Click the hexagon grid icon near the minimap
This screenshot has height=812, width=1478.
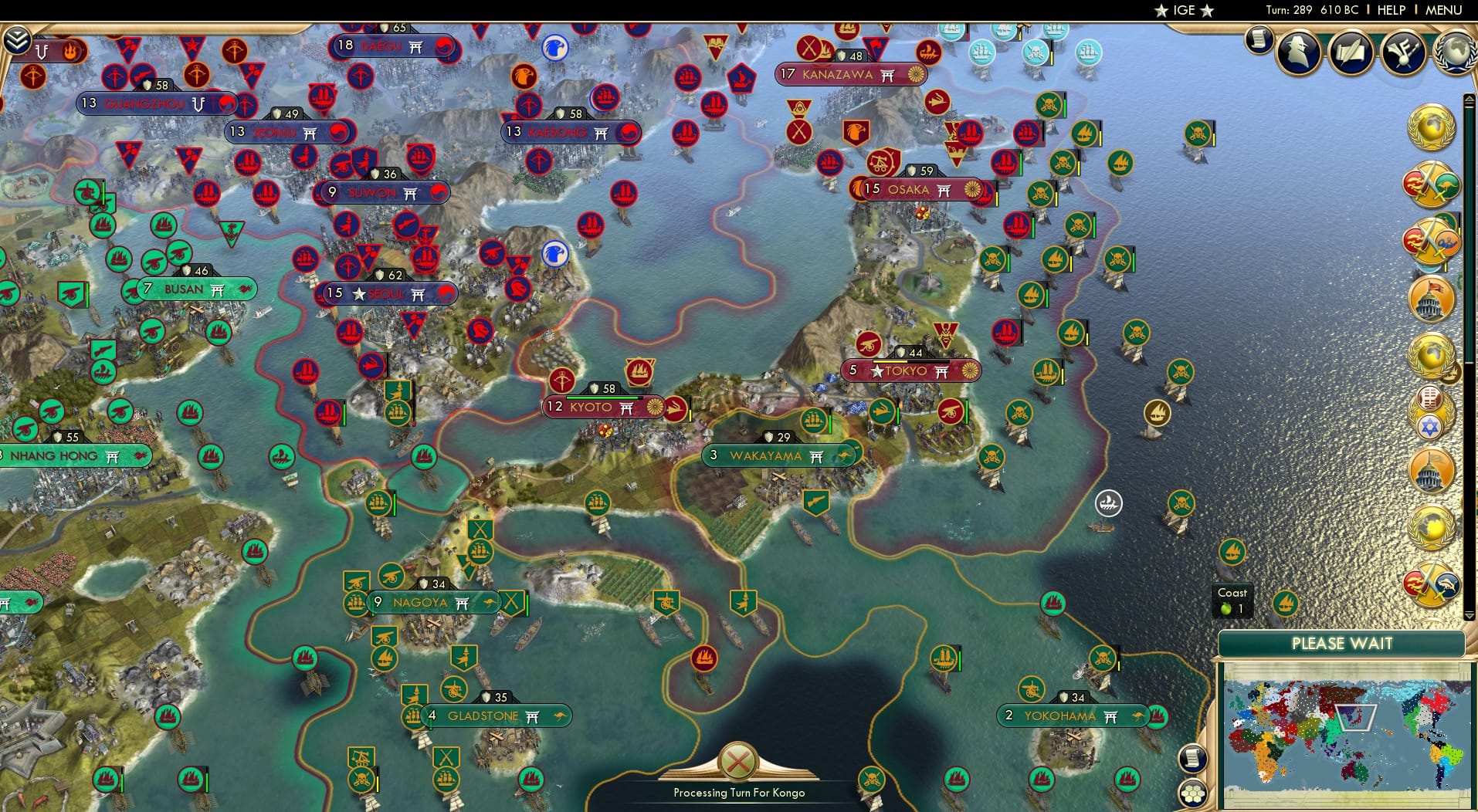1193,790
